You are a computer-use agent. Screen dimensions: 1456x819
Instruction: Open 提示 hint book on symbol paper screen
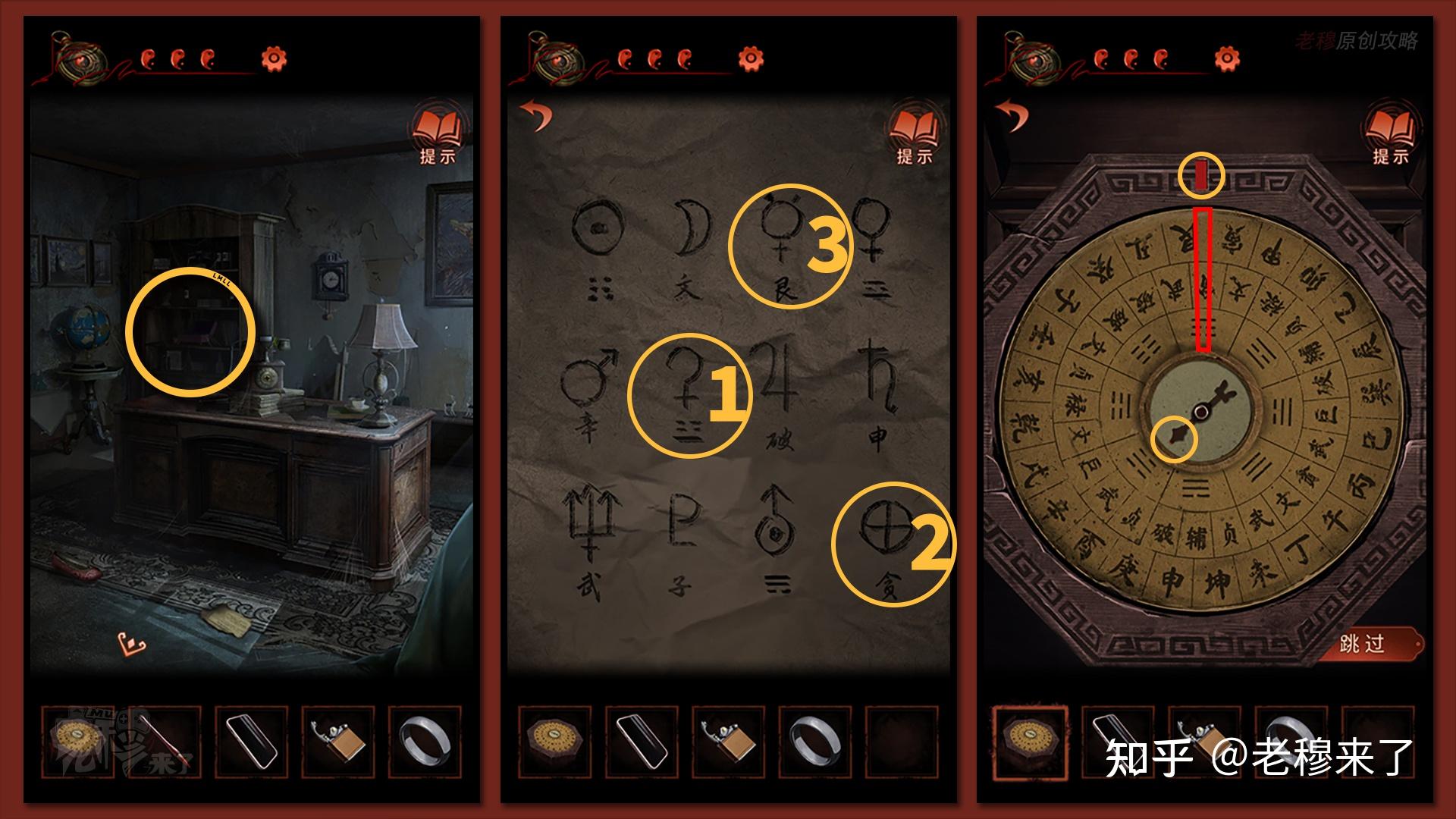[x=914, y=135]
